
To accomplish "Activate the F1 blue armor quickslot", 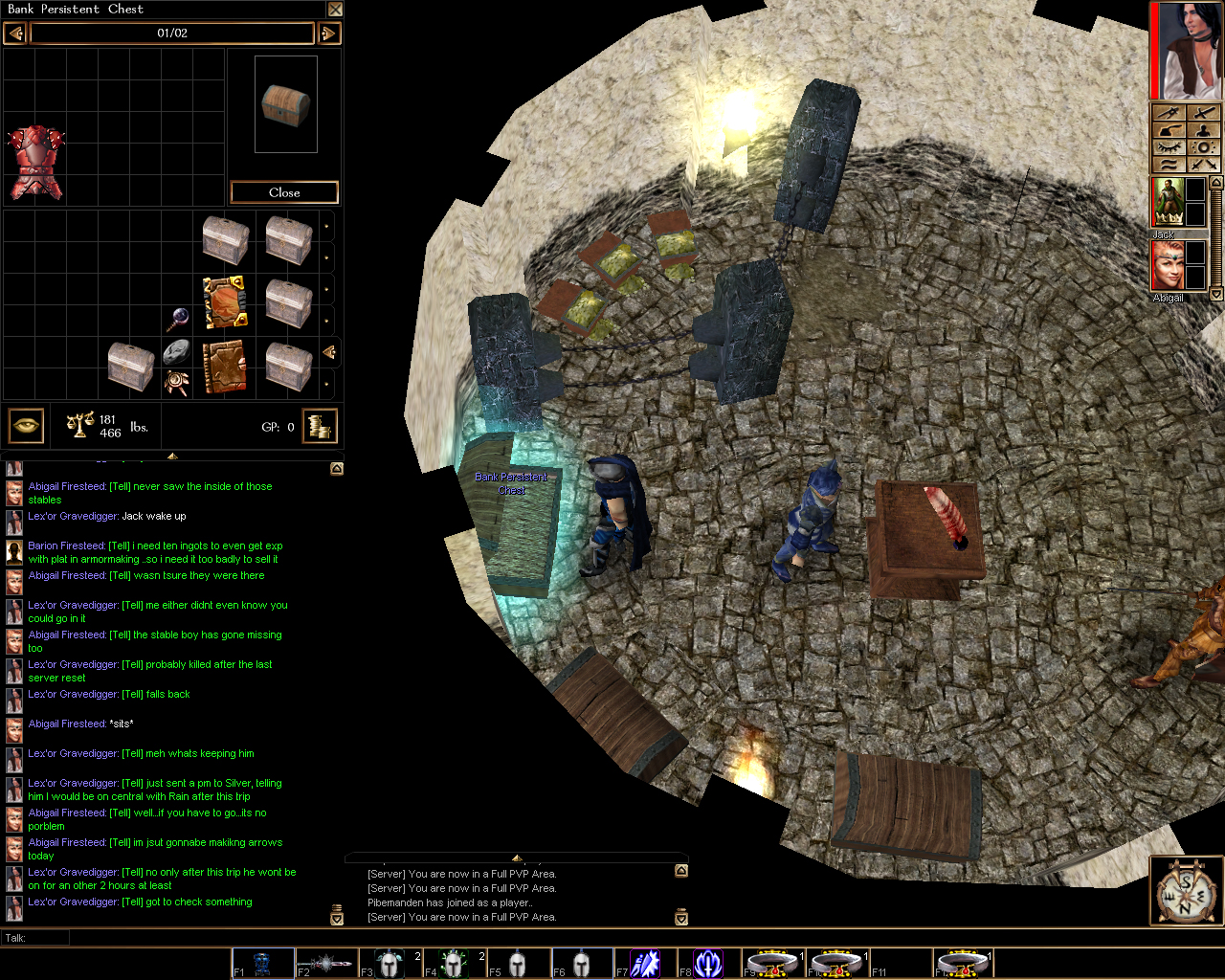I will pyautogui.click(x=263, y=963).
